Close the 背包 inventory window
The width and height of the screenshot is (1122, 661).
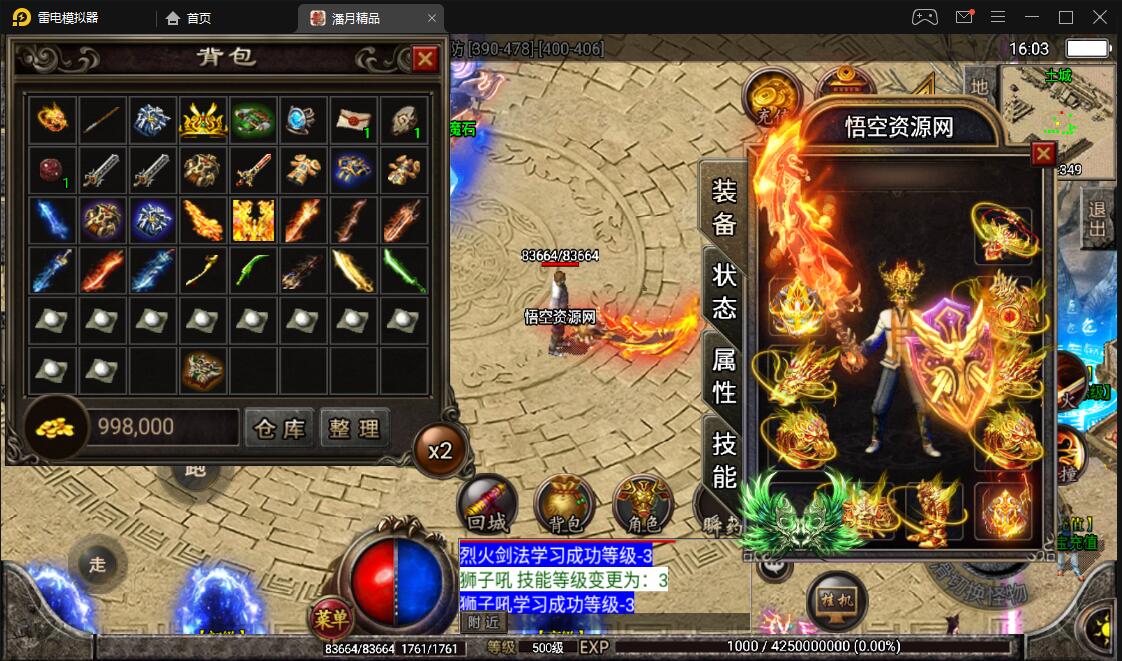tap(425, 59)
